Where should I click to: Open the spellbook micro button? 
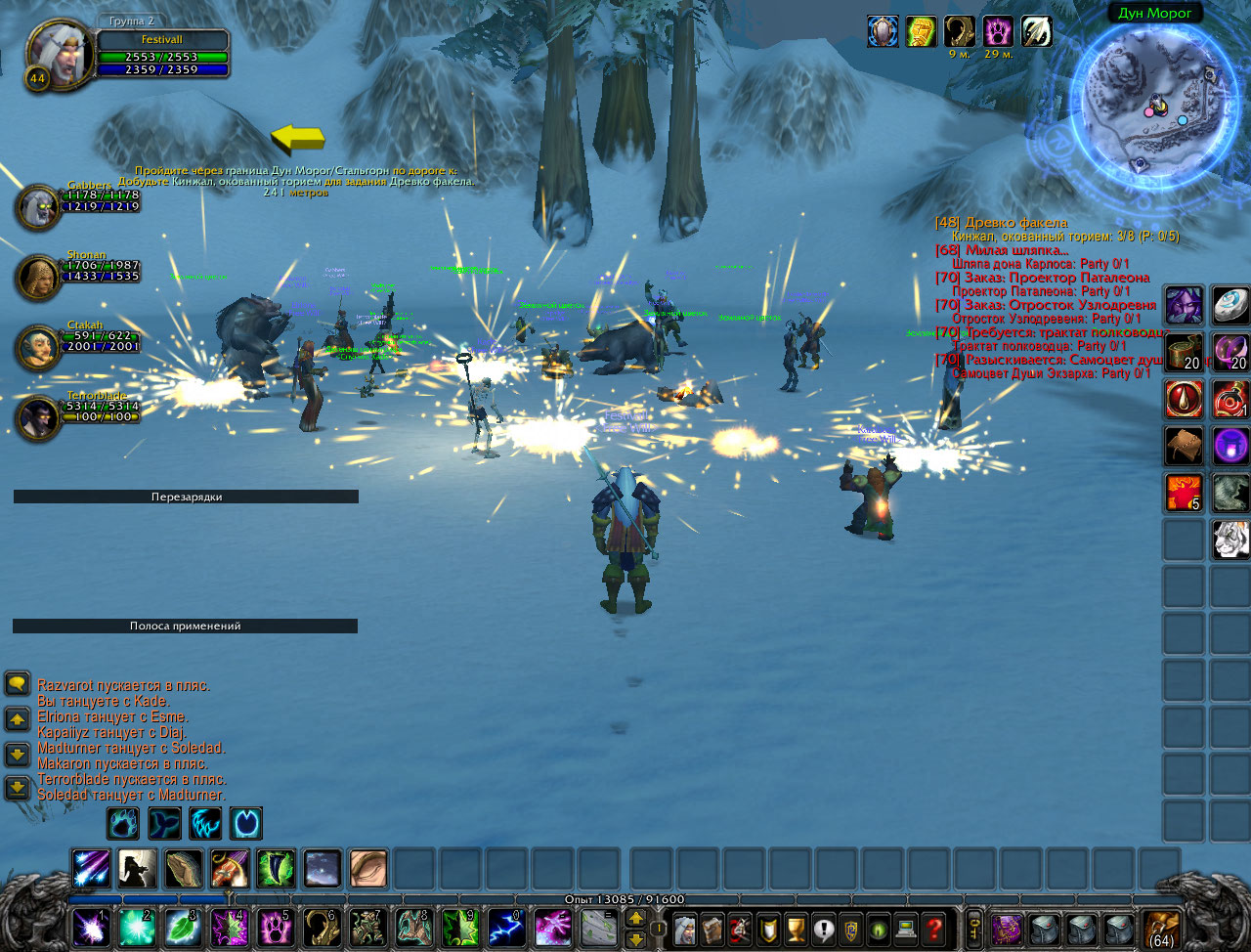(x=712, y=927)
